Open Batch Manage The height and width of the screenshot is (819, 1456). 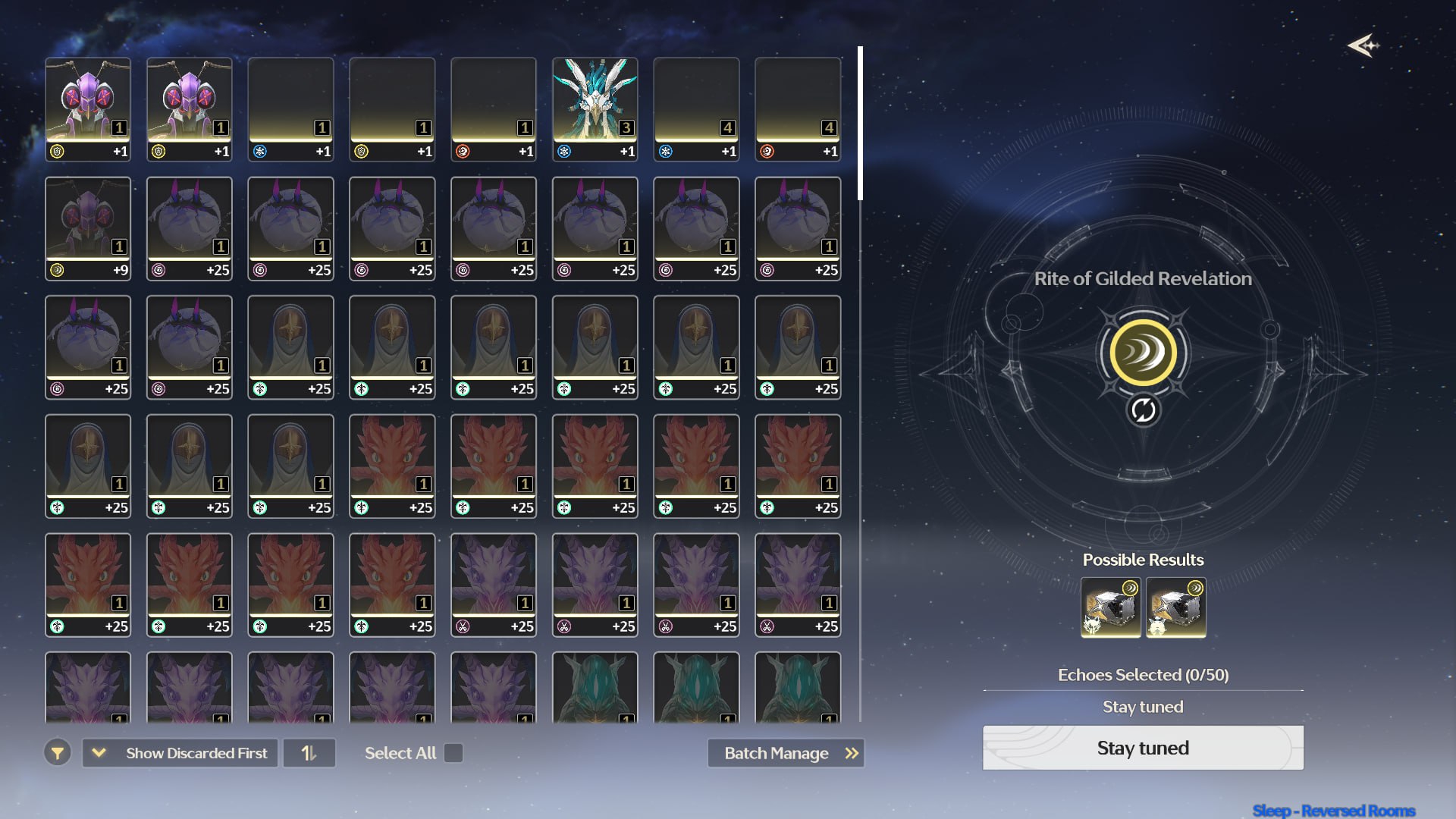pos(786,753)
